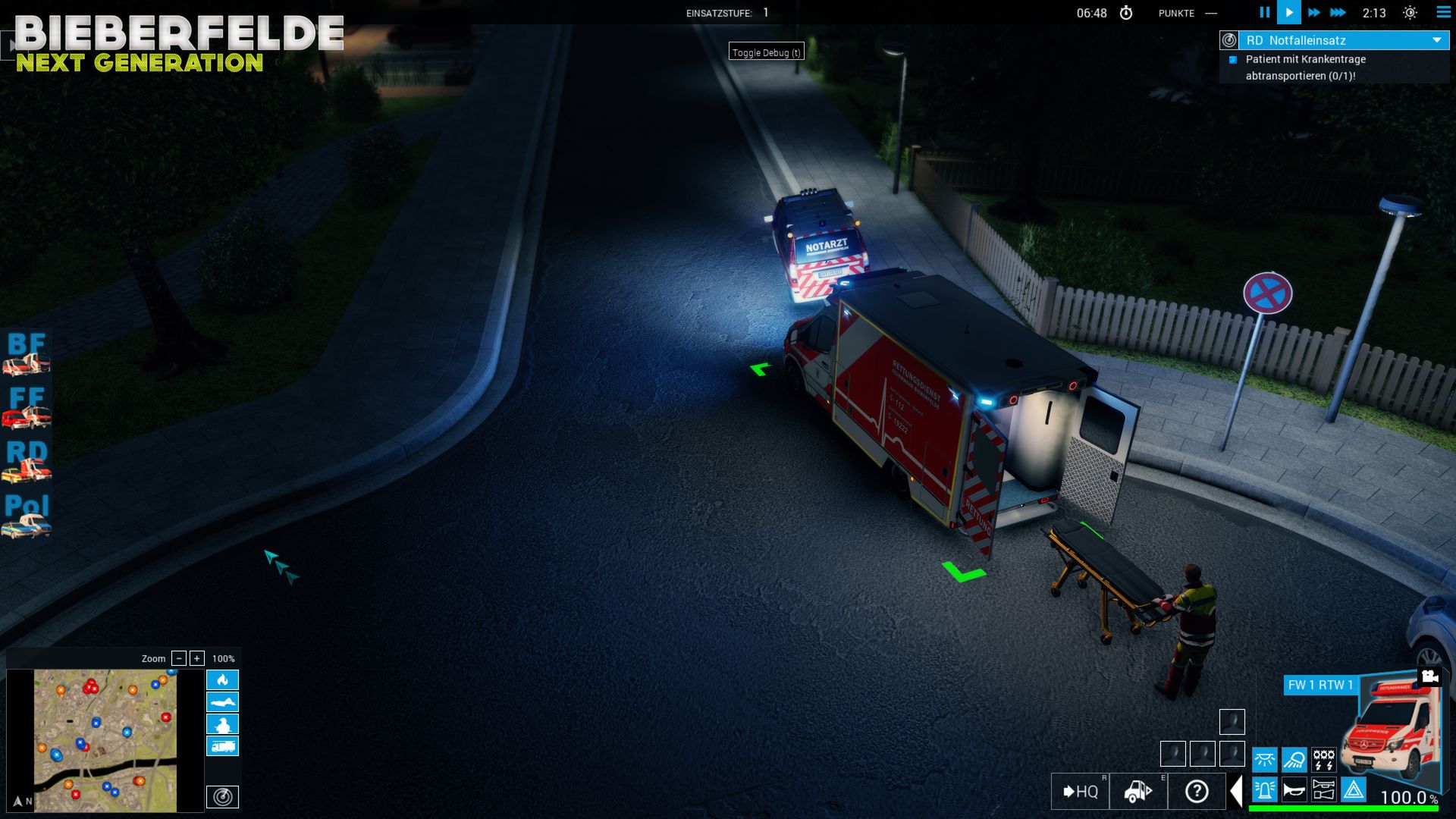
Task: Switch to double fast-forward speed
Action: [x=1314, y=12]
